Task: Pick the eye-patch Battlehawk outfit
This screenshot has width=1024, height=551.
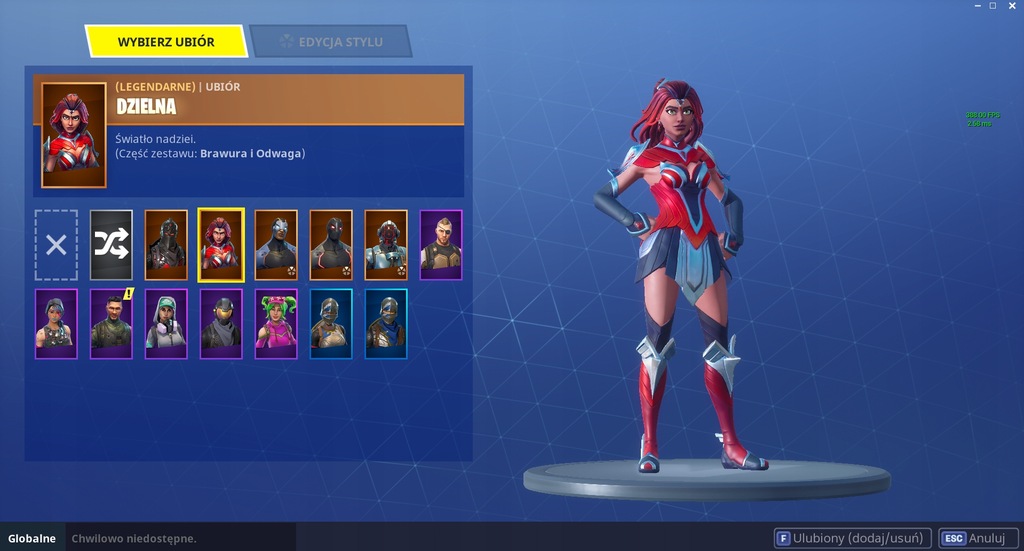Action: click(x=441, y=245)
